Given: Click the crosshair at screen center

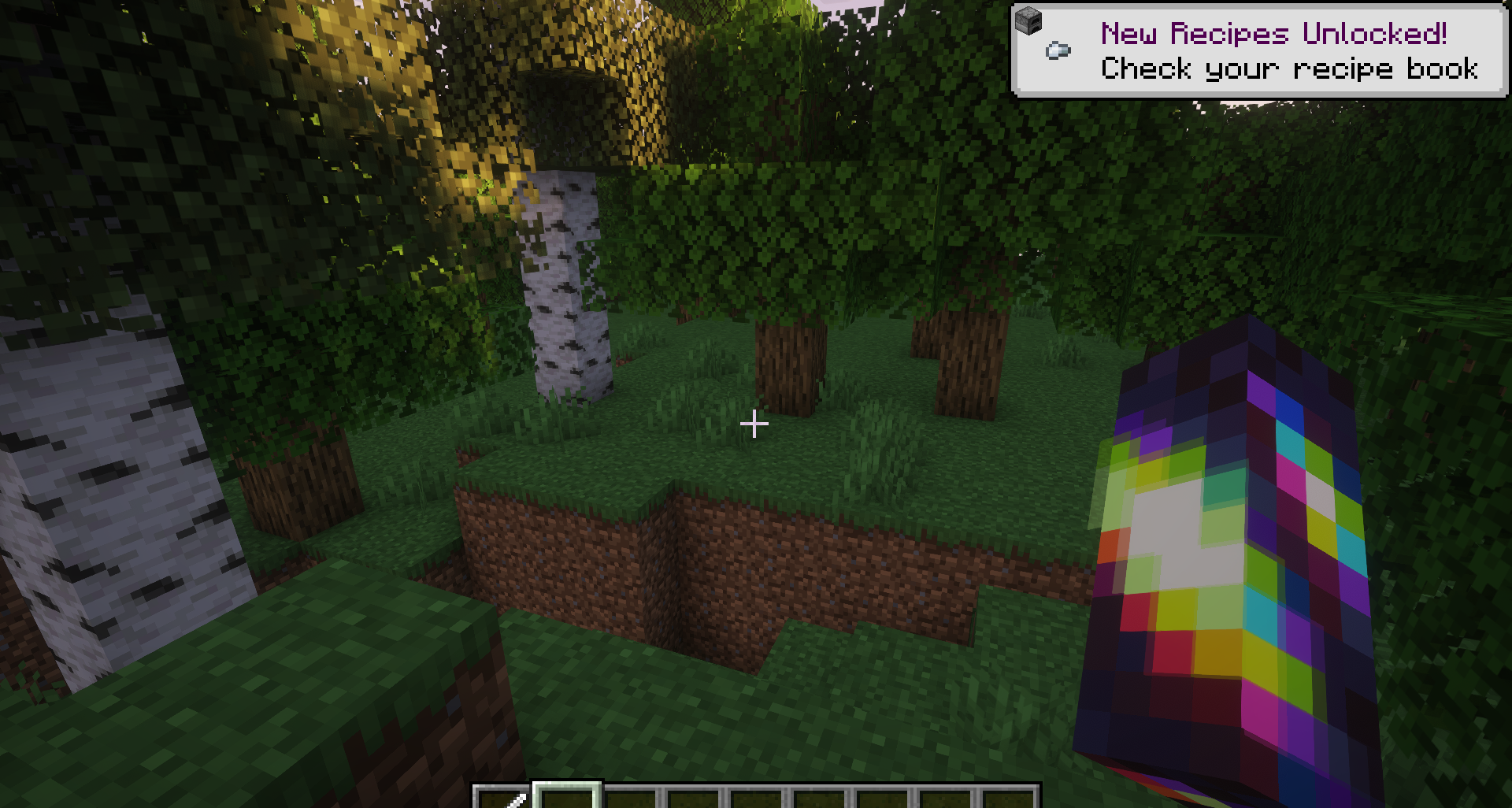Looking at the screenshot, I should [x=754, y=424].
